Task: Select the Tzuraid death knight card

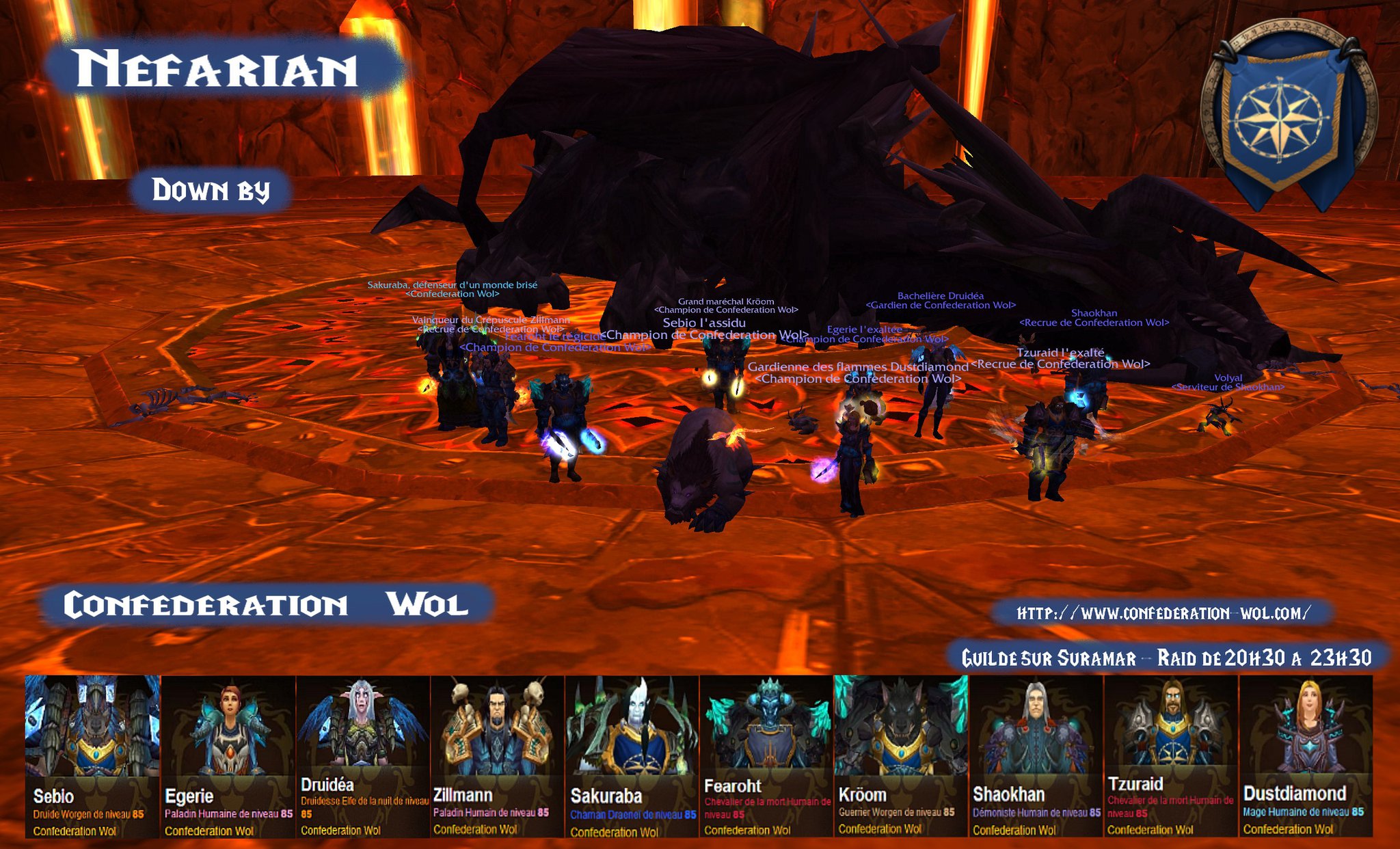Action: coord(1170,755)
